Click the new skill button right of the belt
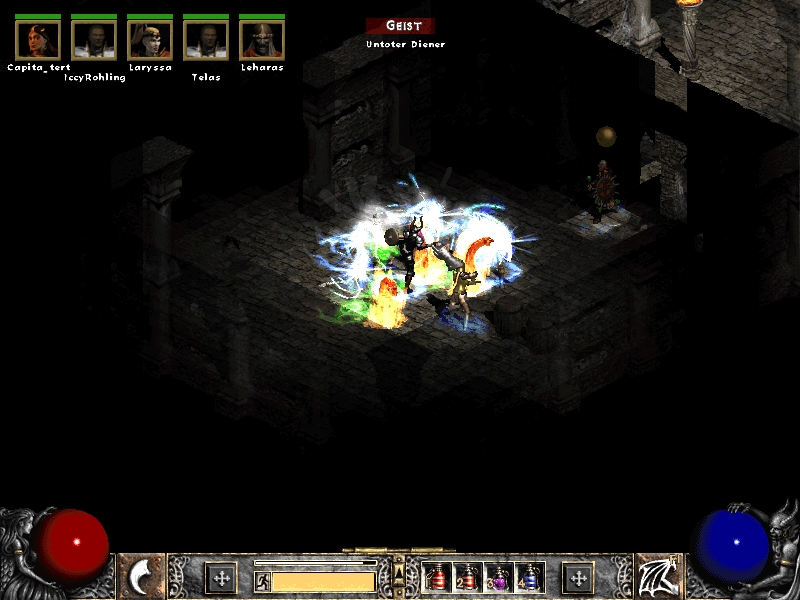This screenshot has height=600, width=800. coord(578,578)
